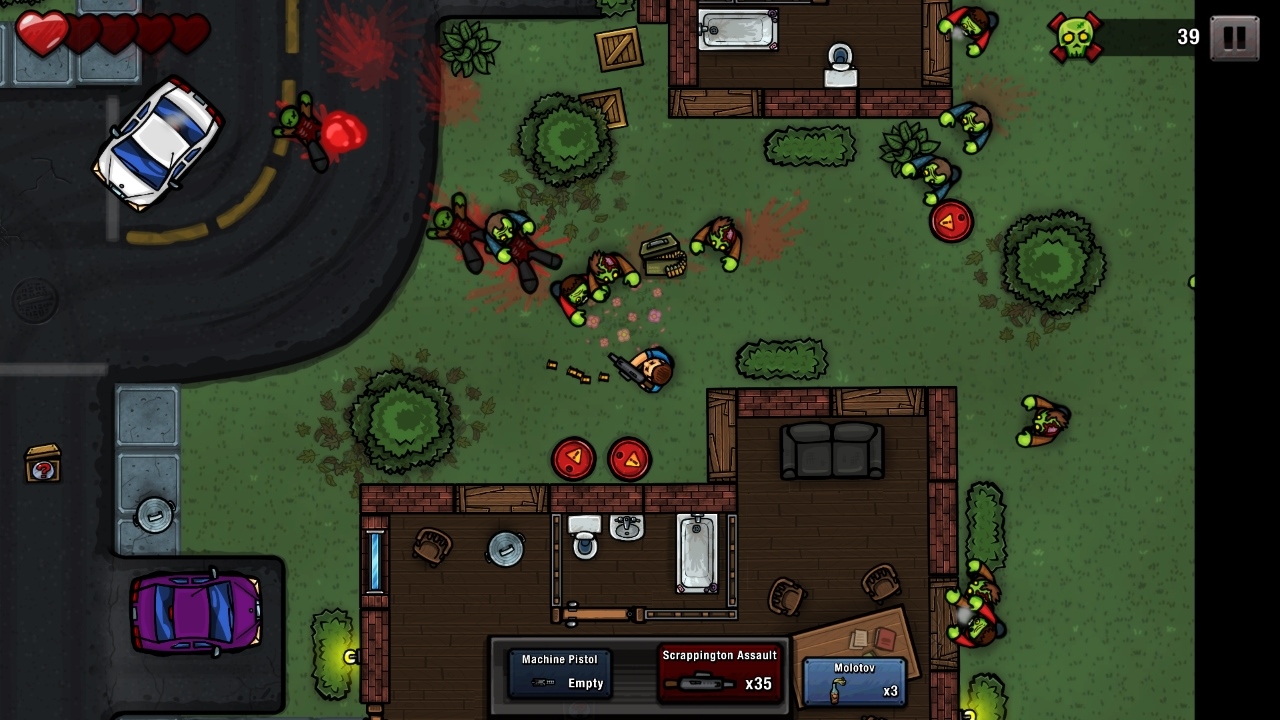
Task: Click the last darkened heart in health bar
Action: pyautogui.click(x=192, y=35)
